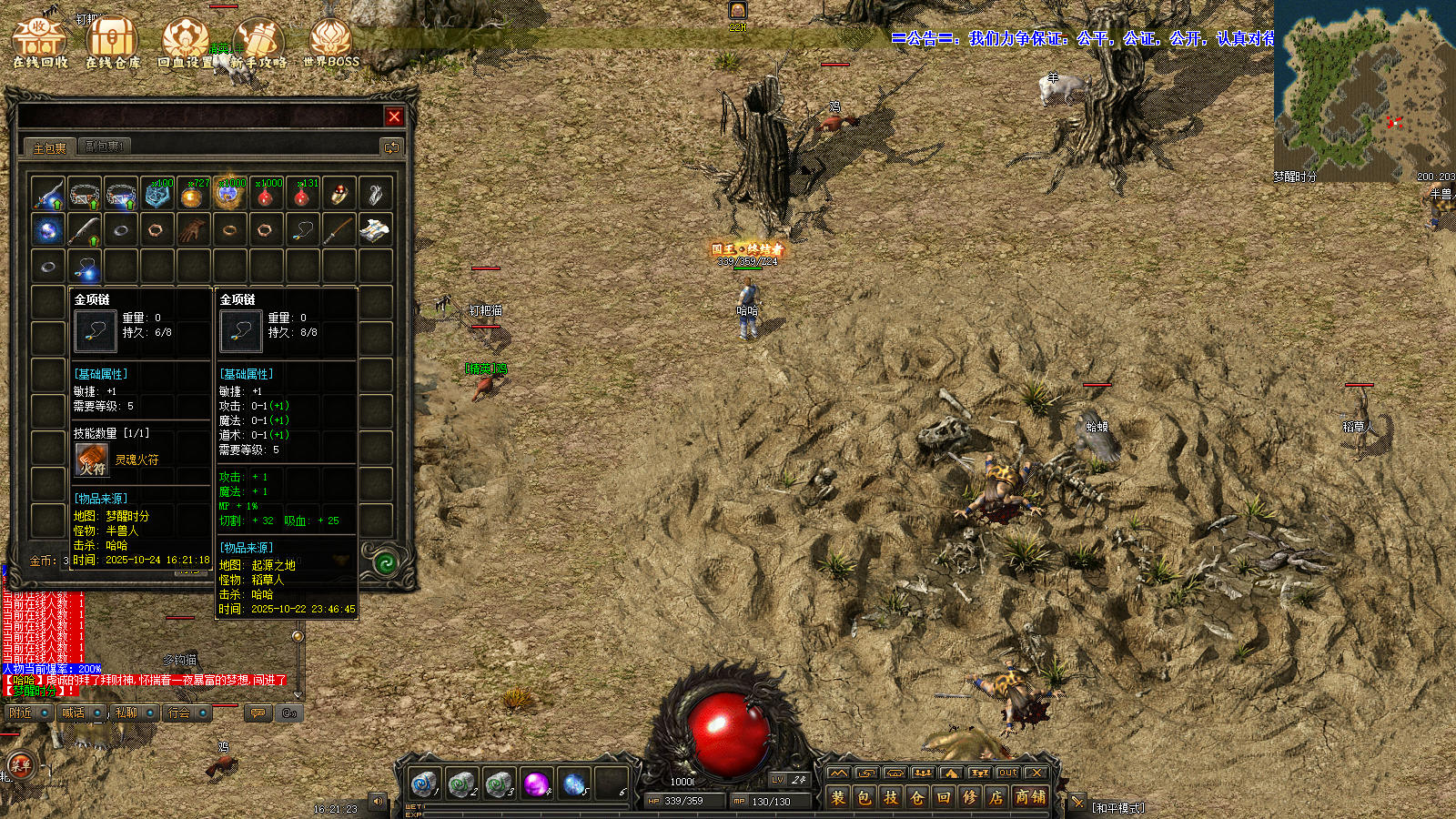Close the inventory bag window
Image resolution: width=1456 pixels, height=819 pixels.
(394, 116)
